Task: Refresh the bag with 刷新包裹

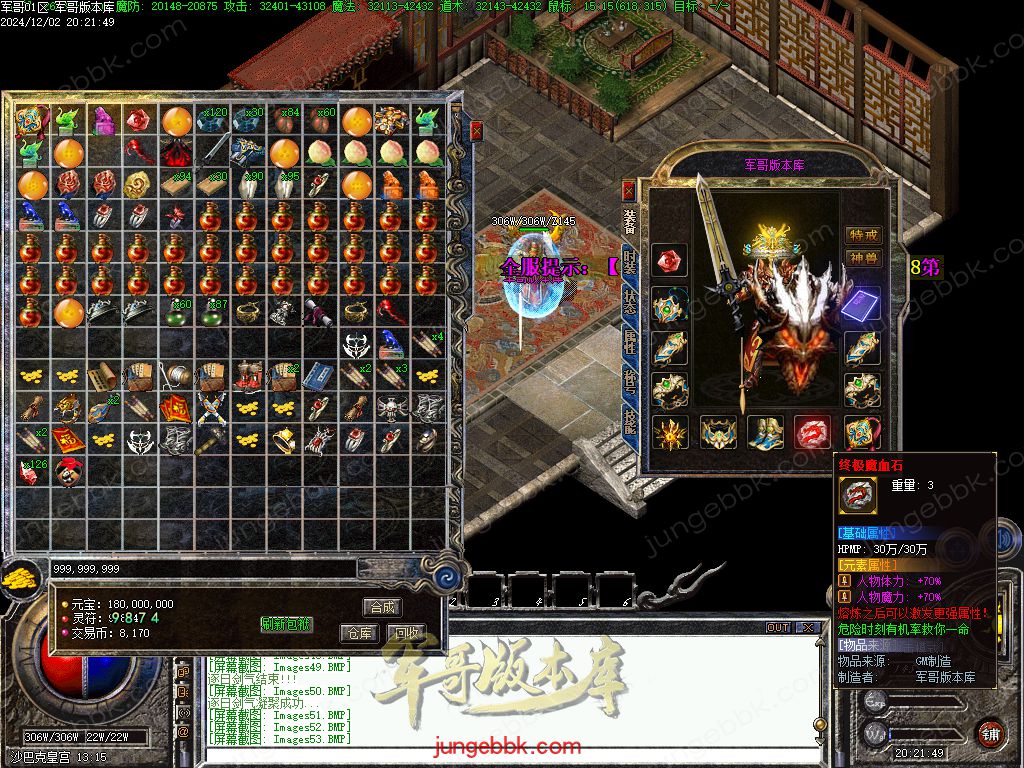Action: 286,624
